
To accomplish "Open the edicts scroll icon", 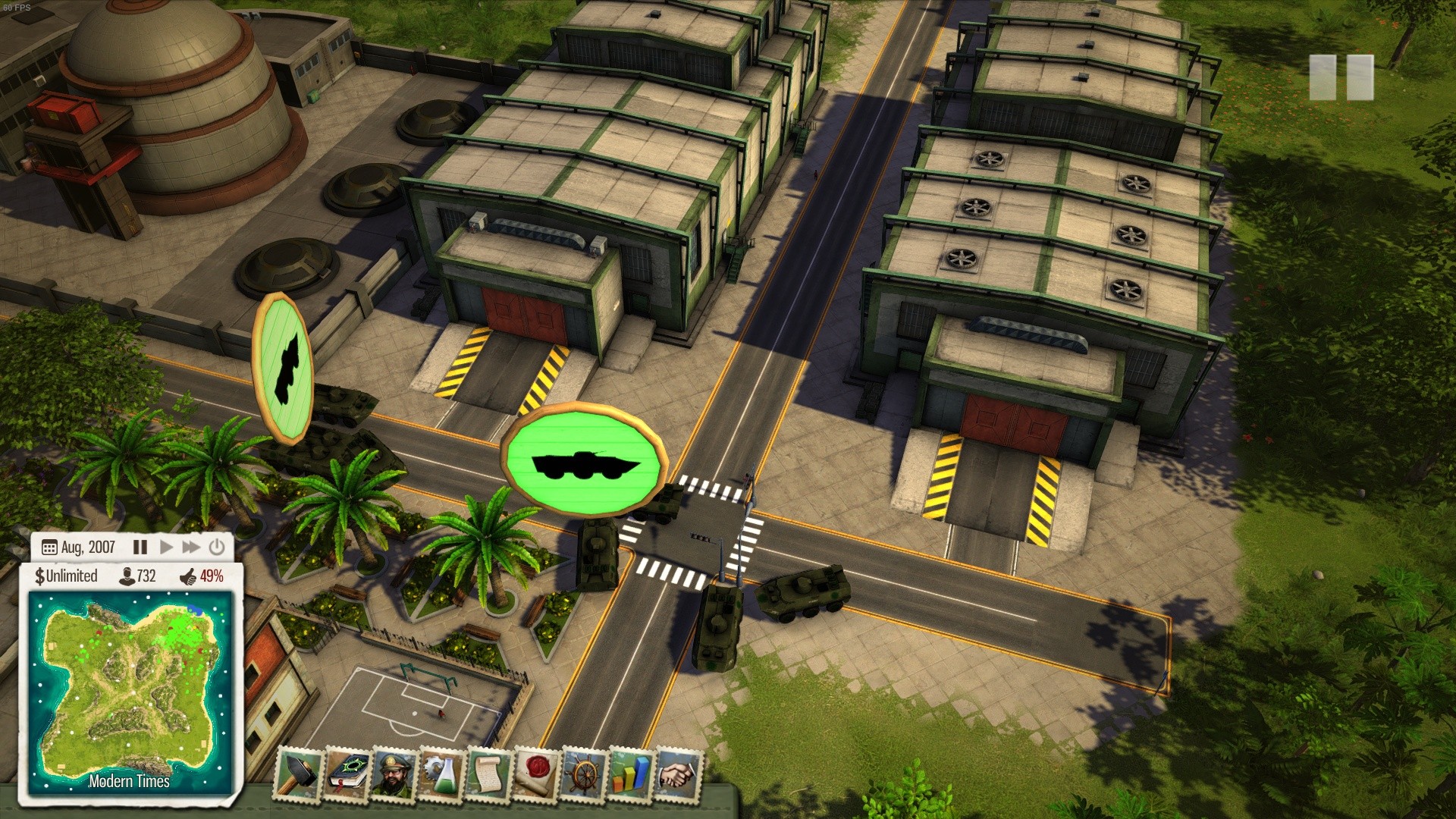I will coord(489,774).
